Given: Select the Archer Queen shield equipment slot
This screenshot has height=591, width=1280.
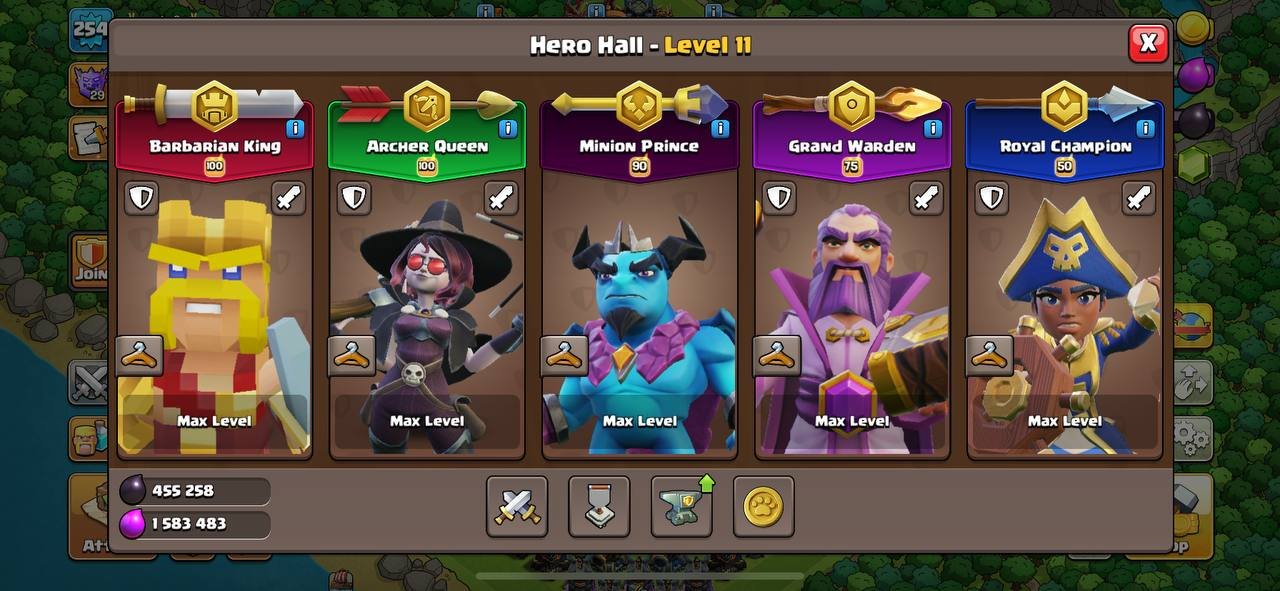Looking at the screenshot, I should pyautogui.click(x=354, y=197).
